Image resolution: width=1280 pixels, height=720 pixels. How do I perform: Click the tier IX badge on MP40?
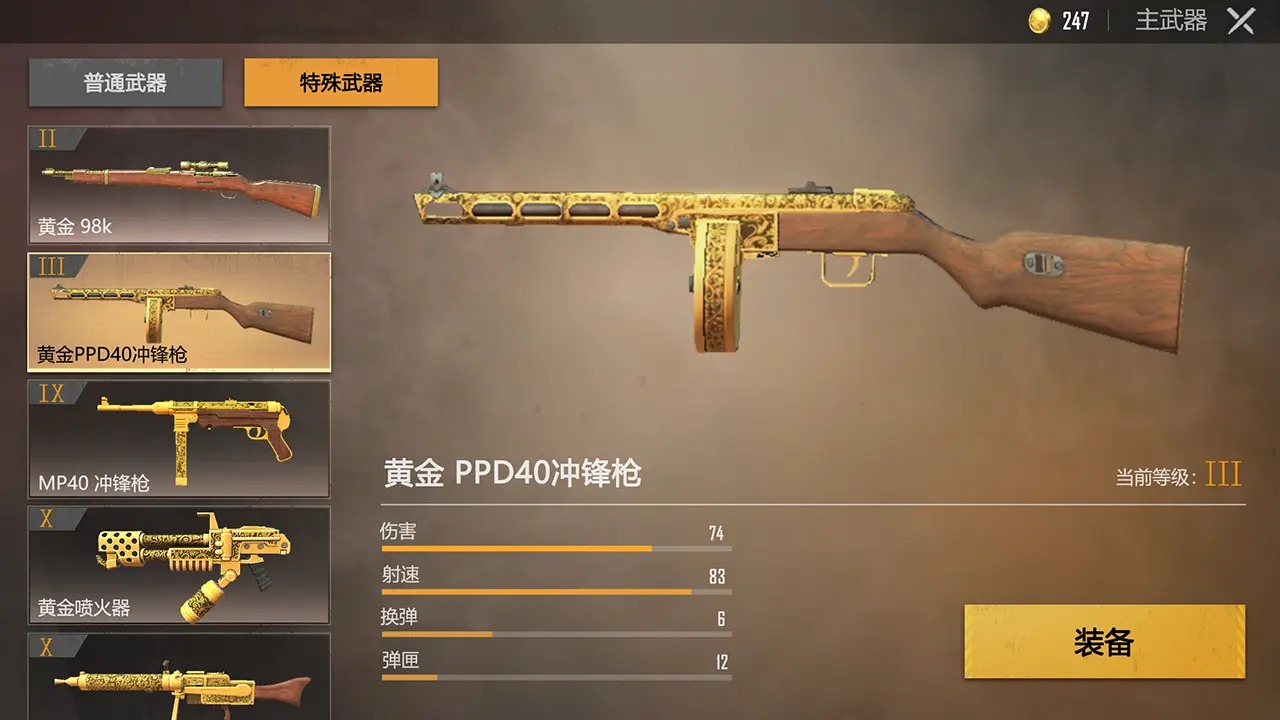coord(51,393)
